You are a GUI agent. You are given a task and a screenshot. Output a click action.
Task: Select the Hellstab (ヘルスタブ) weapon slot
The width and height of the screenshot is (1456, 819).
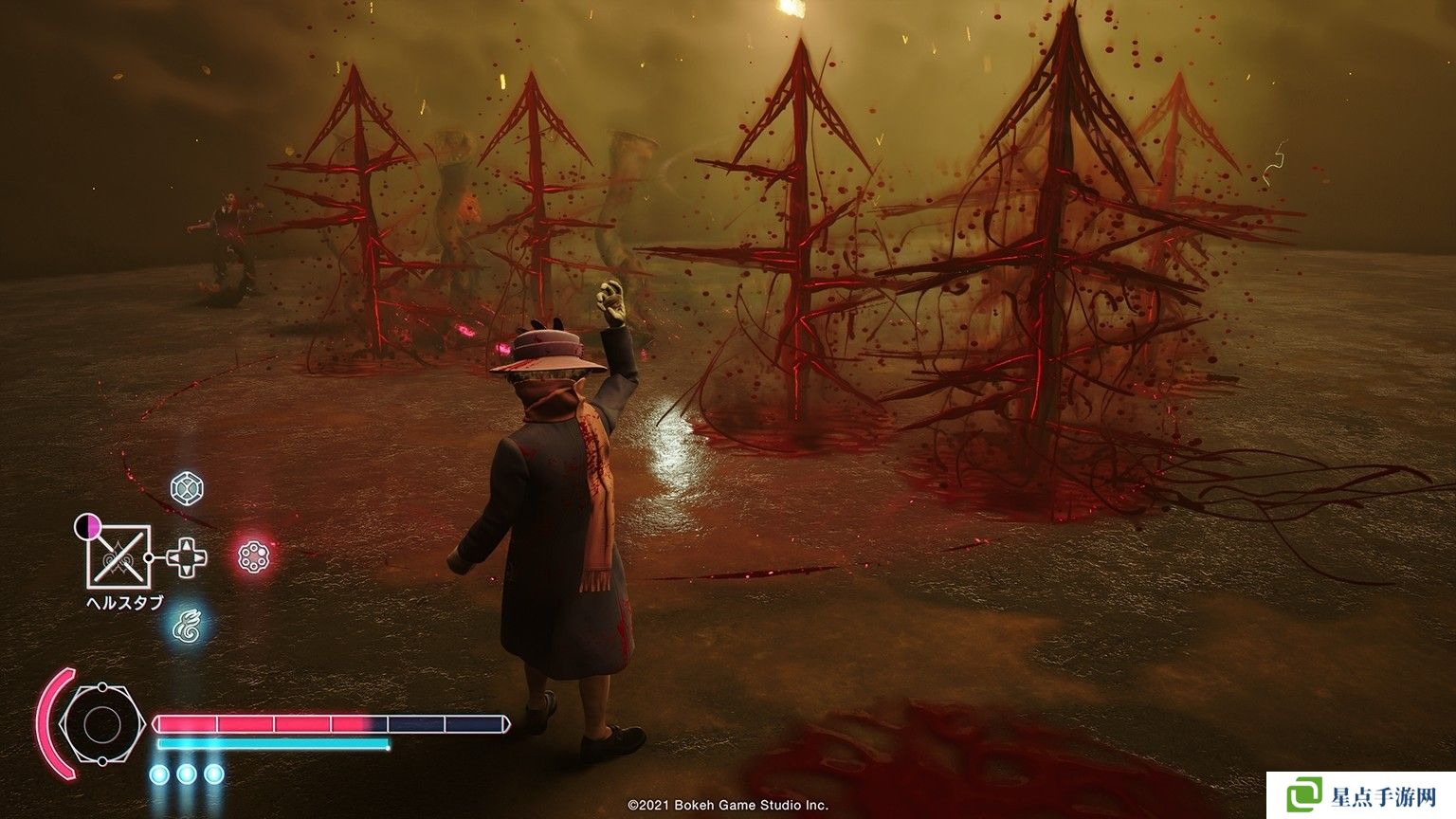118,556
